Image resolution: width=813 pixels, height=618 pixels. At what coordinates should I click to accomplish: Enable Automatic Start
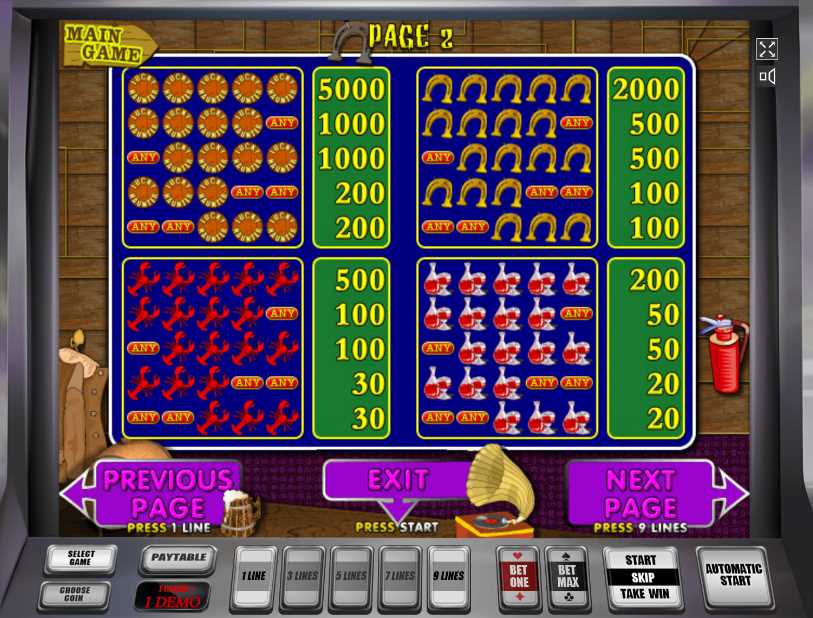point(734,575)
